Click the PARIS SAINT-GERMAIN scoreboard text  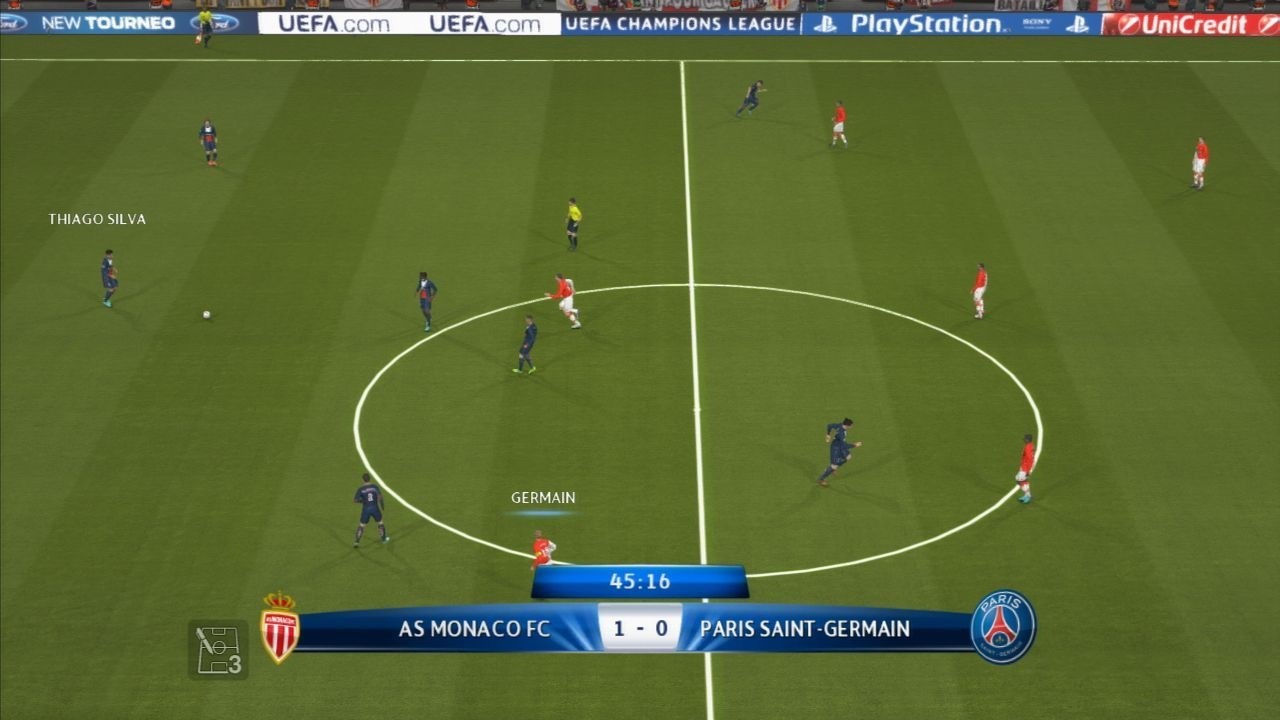[805, 630]
